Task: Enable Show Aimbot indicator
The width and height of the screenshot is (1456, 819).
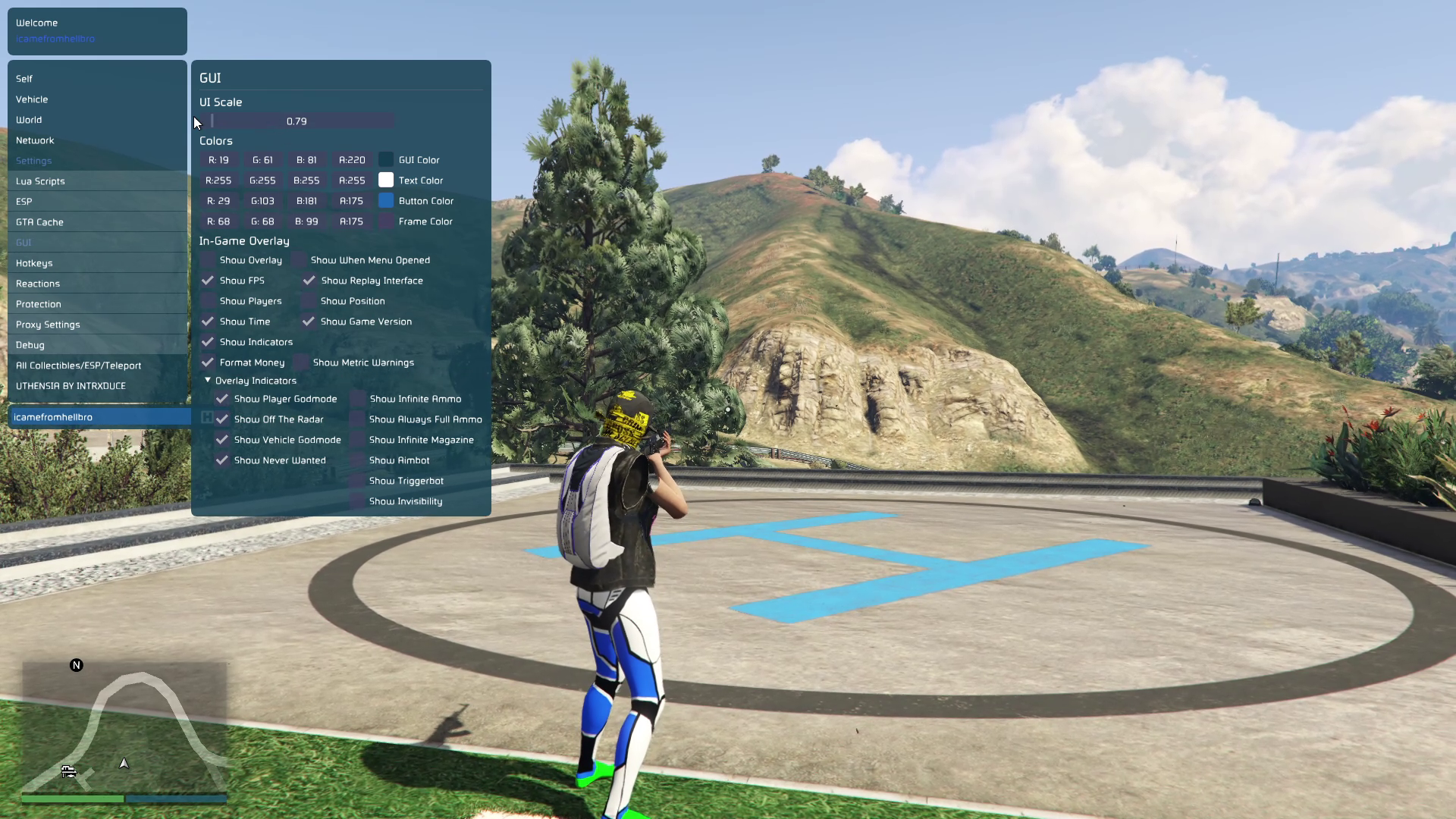Action: click(357, 460)
